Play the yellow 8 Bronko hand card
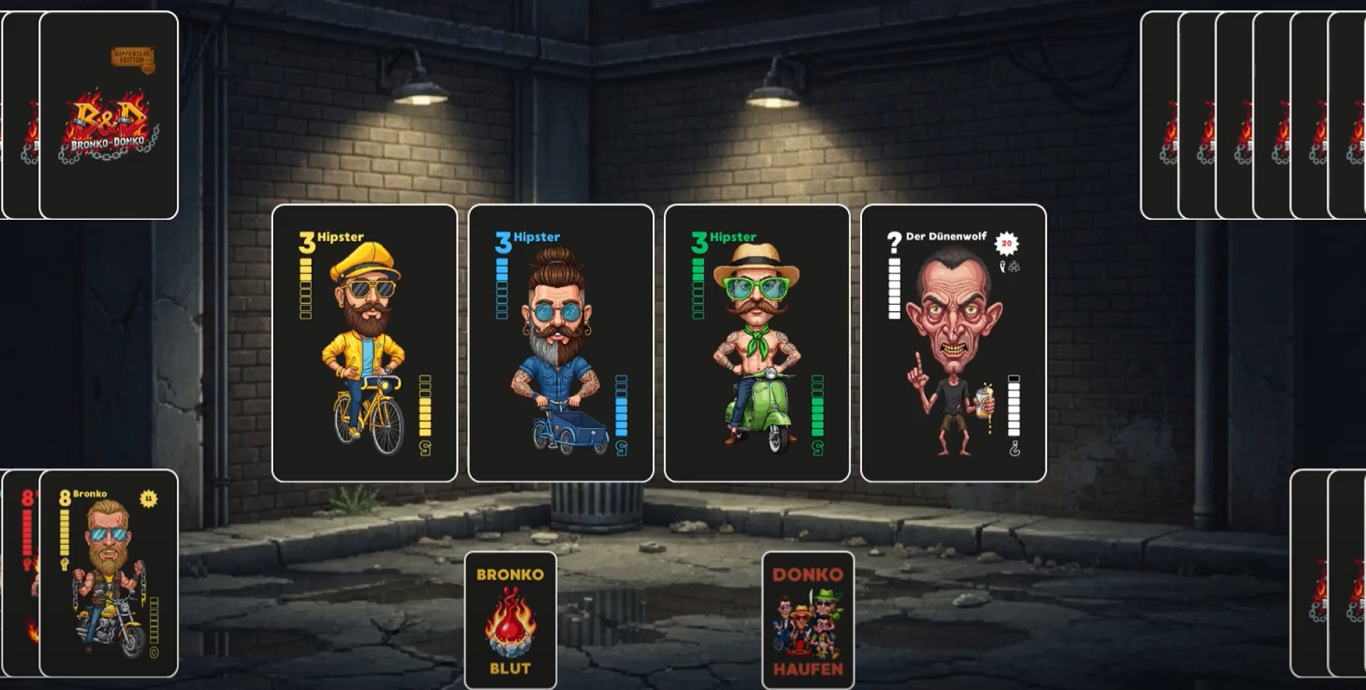This screenshot has width=1366, height=690. click(x=109, y=573)
